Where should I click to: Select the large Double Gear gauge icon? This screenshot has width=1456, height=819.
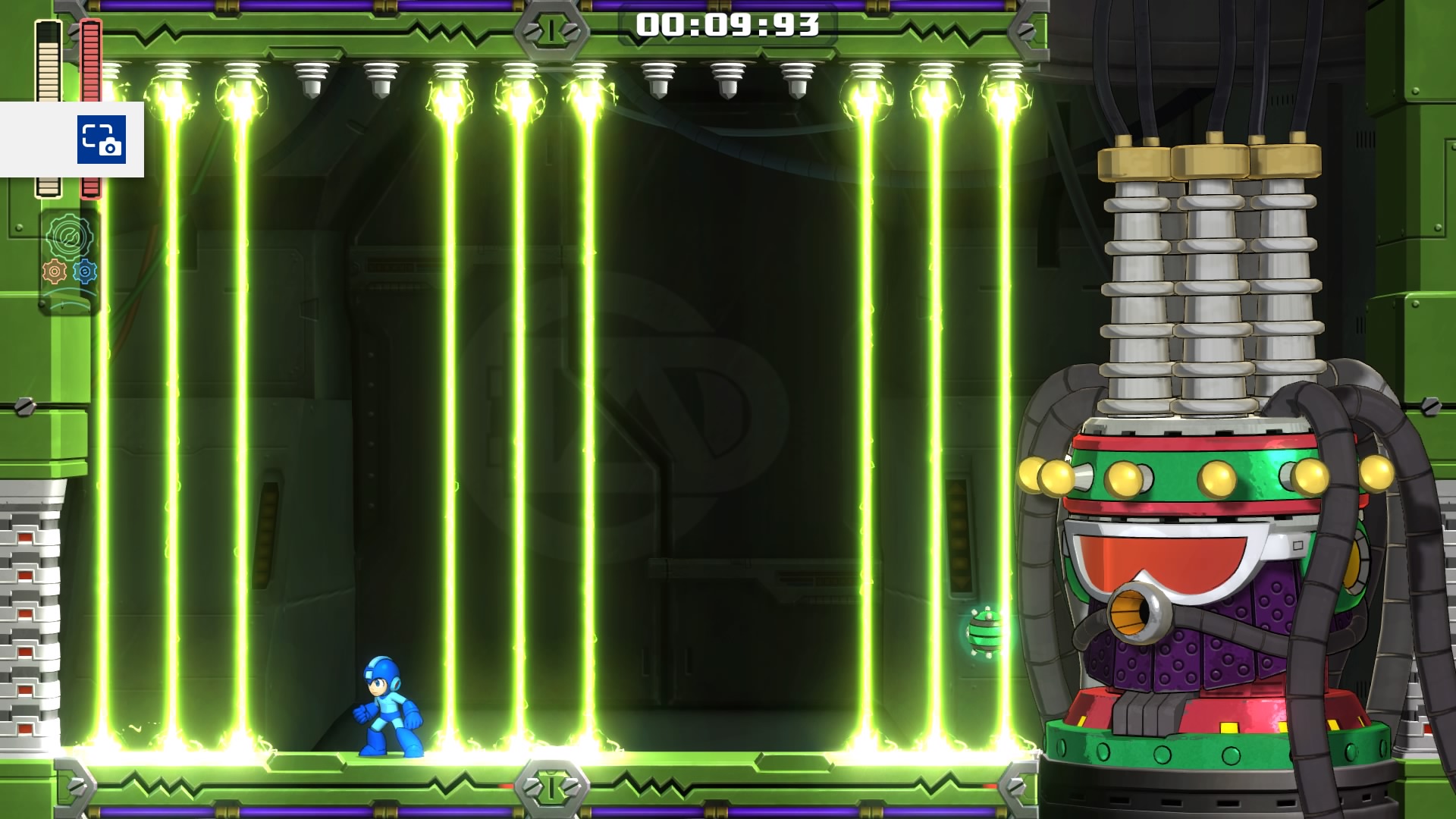pyautogui.click(x=69, y=237)
